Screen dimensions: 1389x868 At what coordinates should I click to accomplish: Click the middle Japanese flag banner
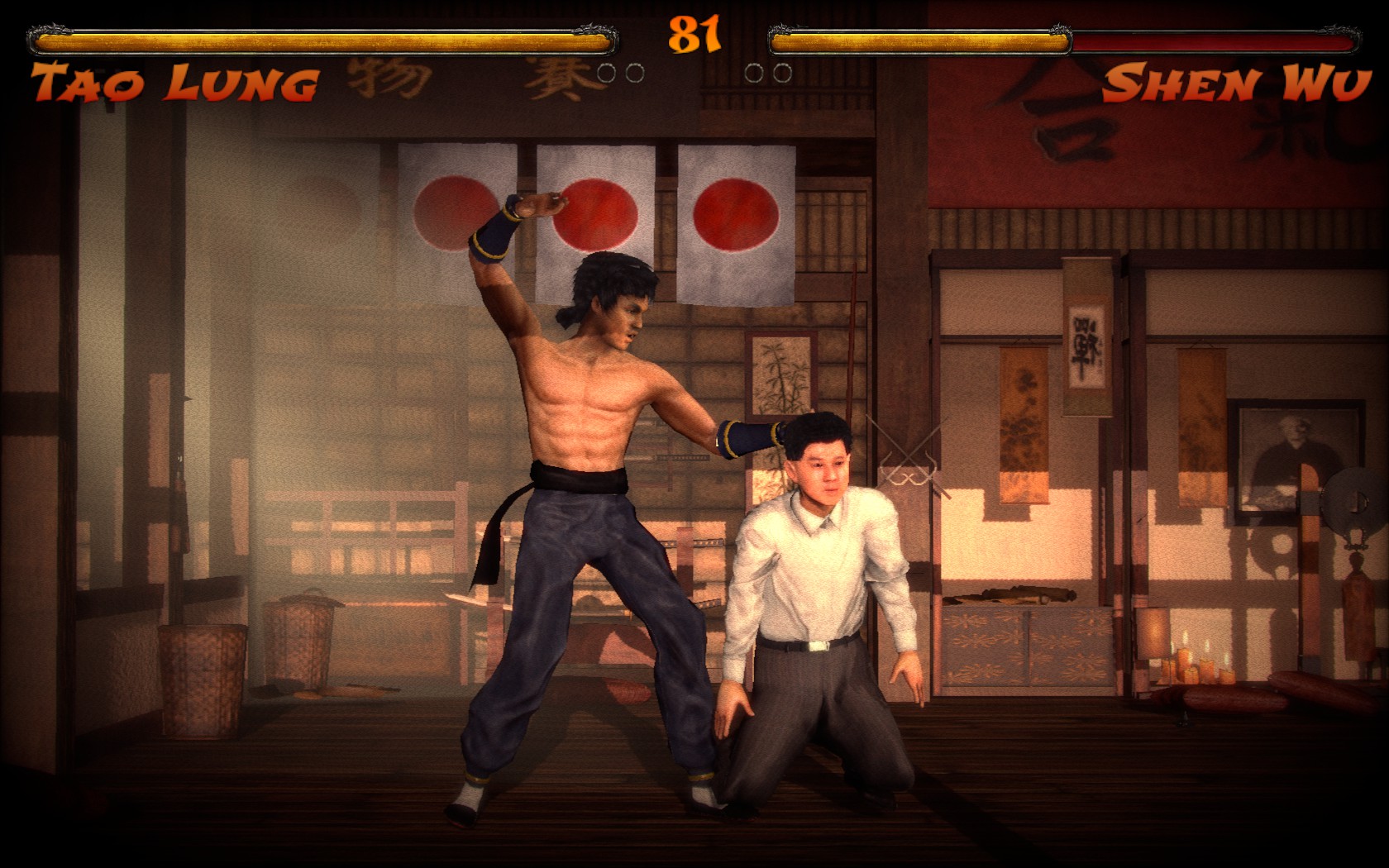click(595, 211)
